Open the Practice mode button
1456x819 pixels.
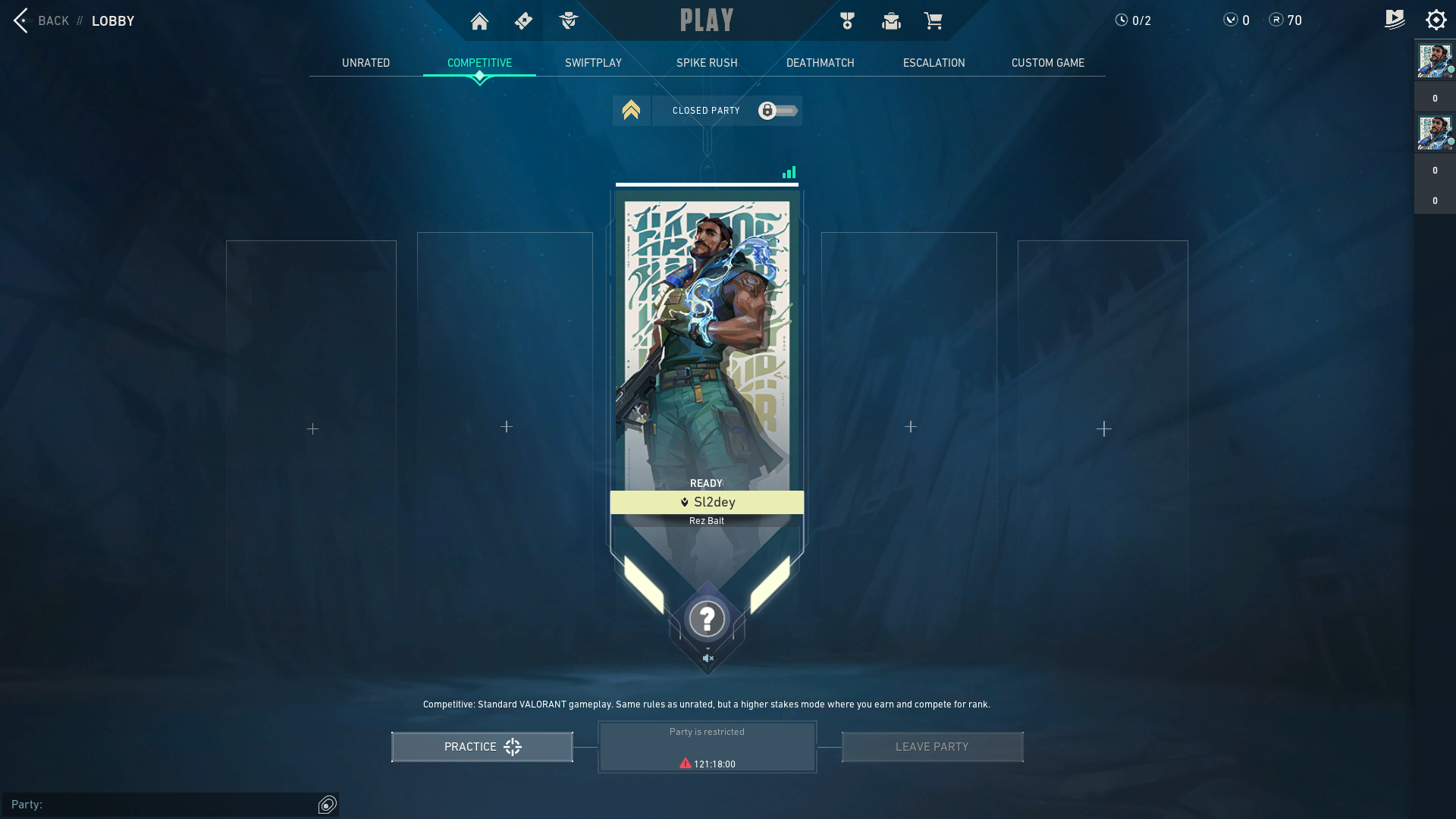(482, 746)
